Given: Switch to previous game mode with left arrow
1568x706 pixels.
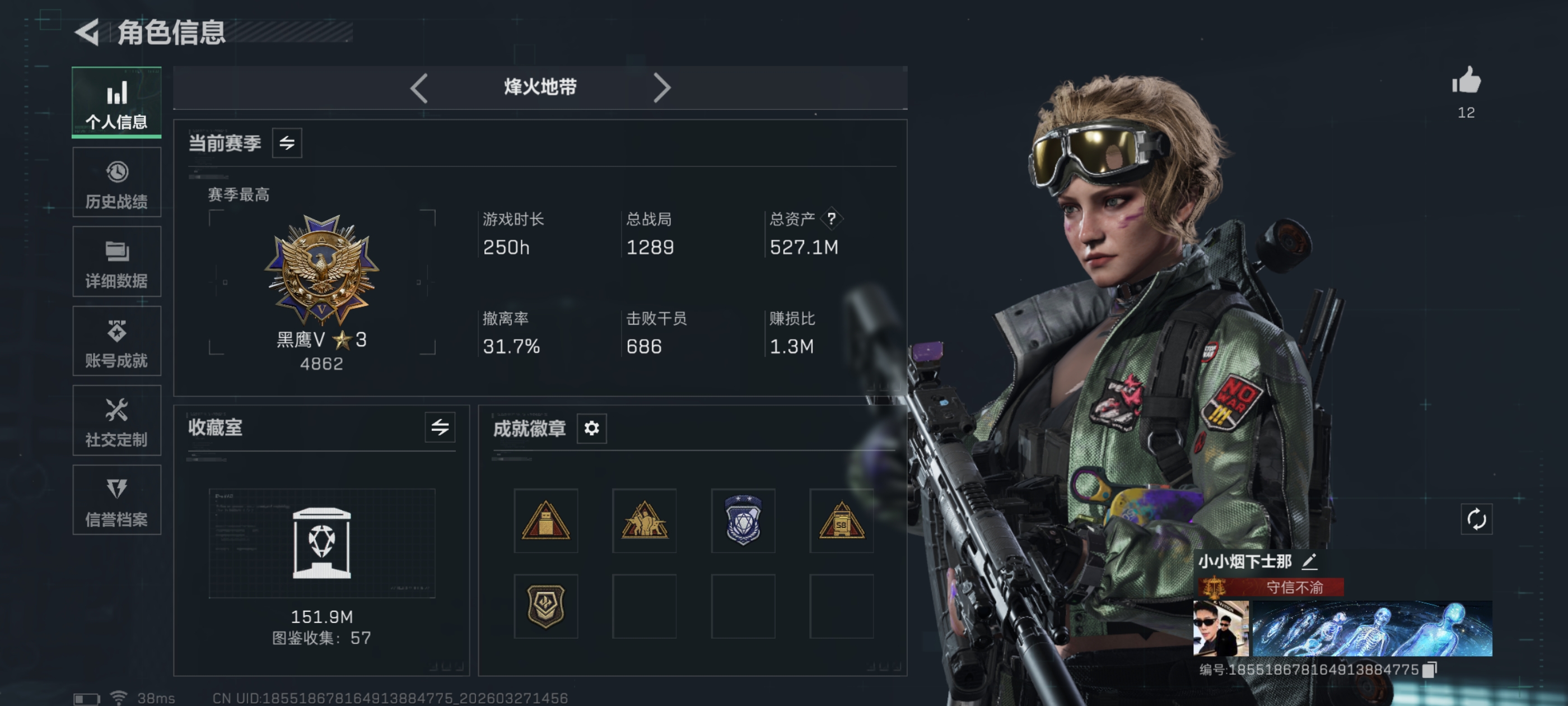Looking at the screenshot, I should [419, 88].
